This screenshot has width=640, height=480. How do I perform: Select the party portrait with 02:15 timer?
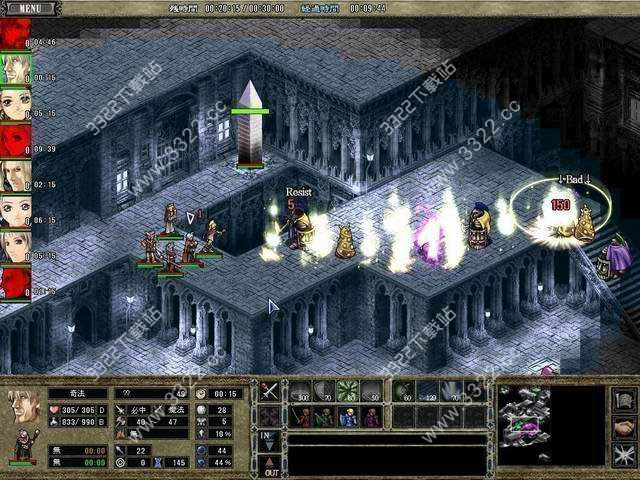click(x=15, y=174)
